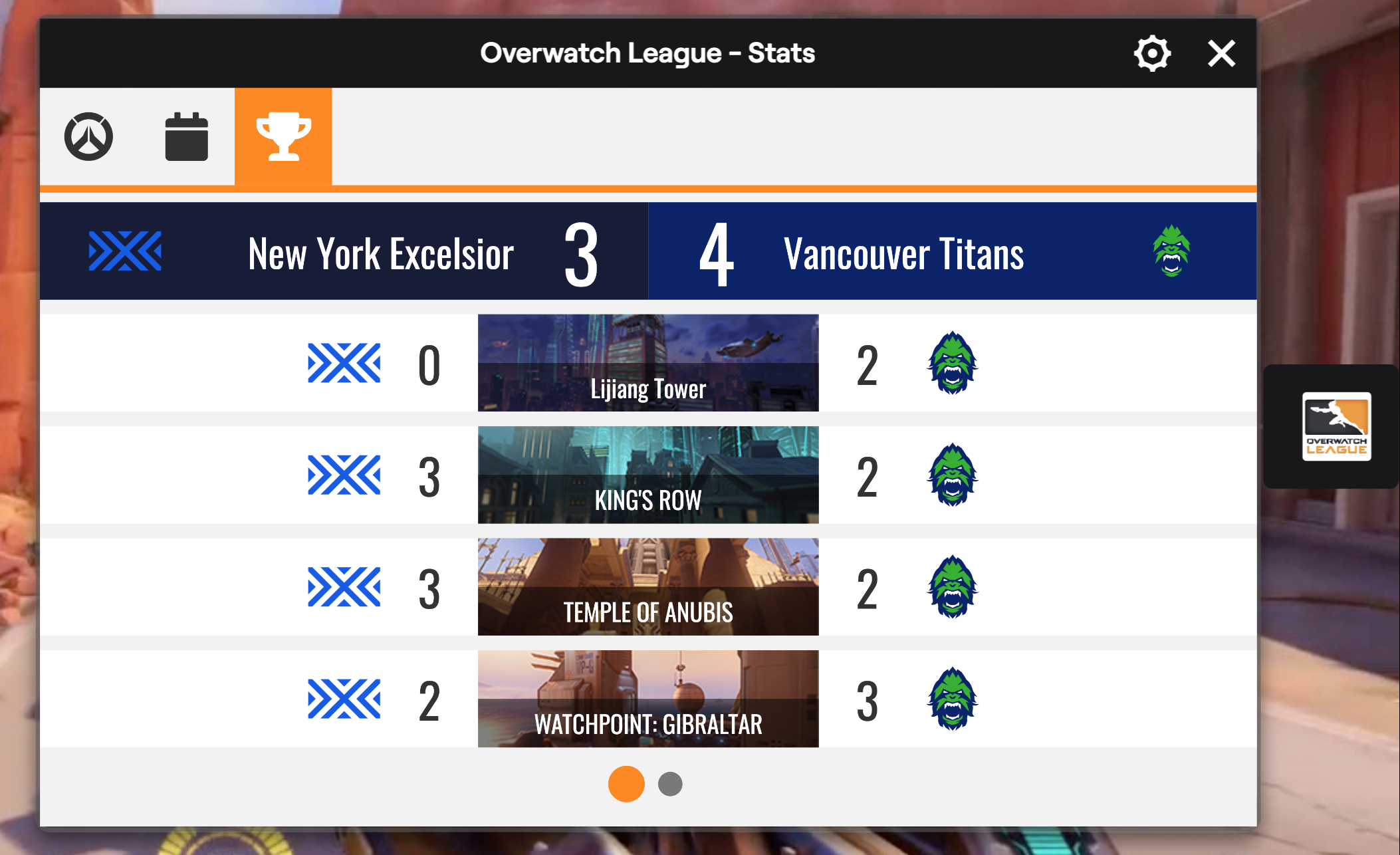The image size is (1400, 855).
Task: Click the Titans logo next to Watchpoint: Gibraltar
Action: point(952,698)
